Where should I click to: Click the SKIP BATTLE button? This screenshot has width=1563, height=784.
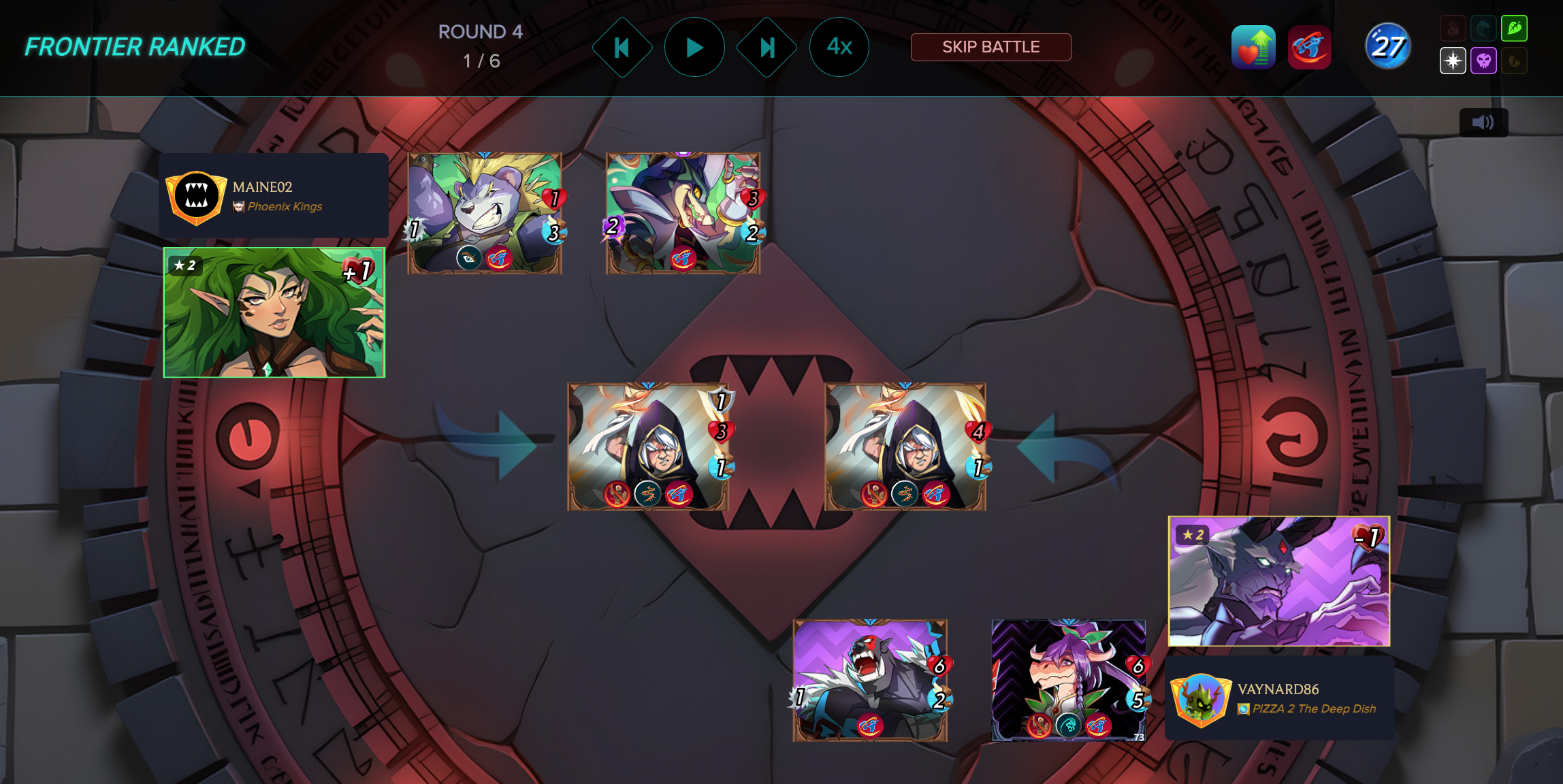click(x=990, y=47)
